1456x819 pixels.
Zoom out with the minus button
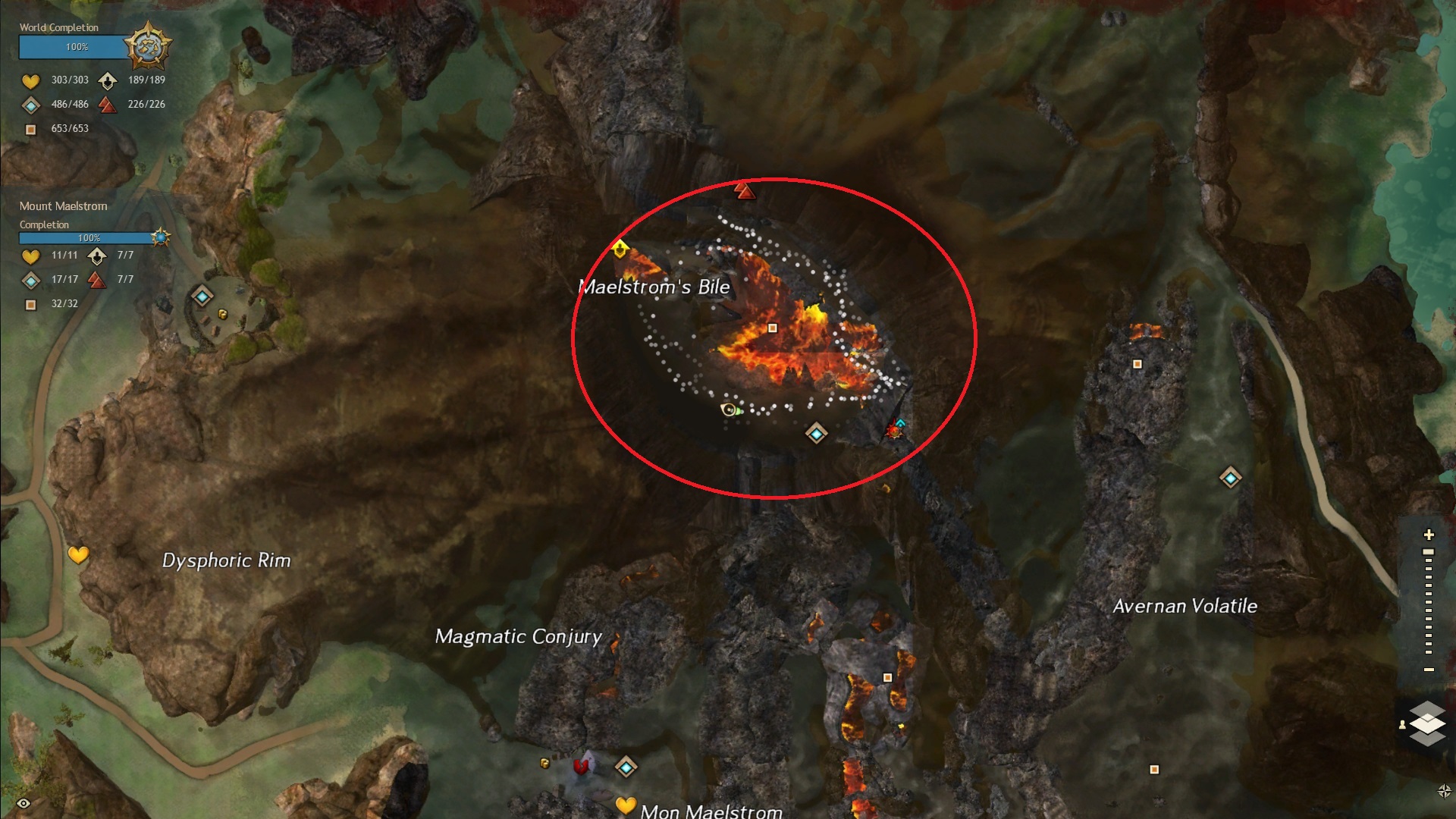(1429, 670)
